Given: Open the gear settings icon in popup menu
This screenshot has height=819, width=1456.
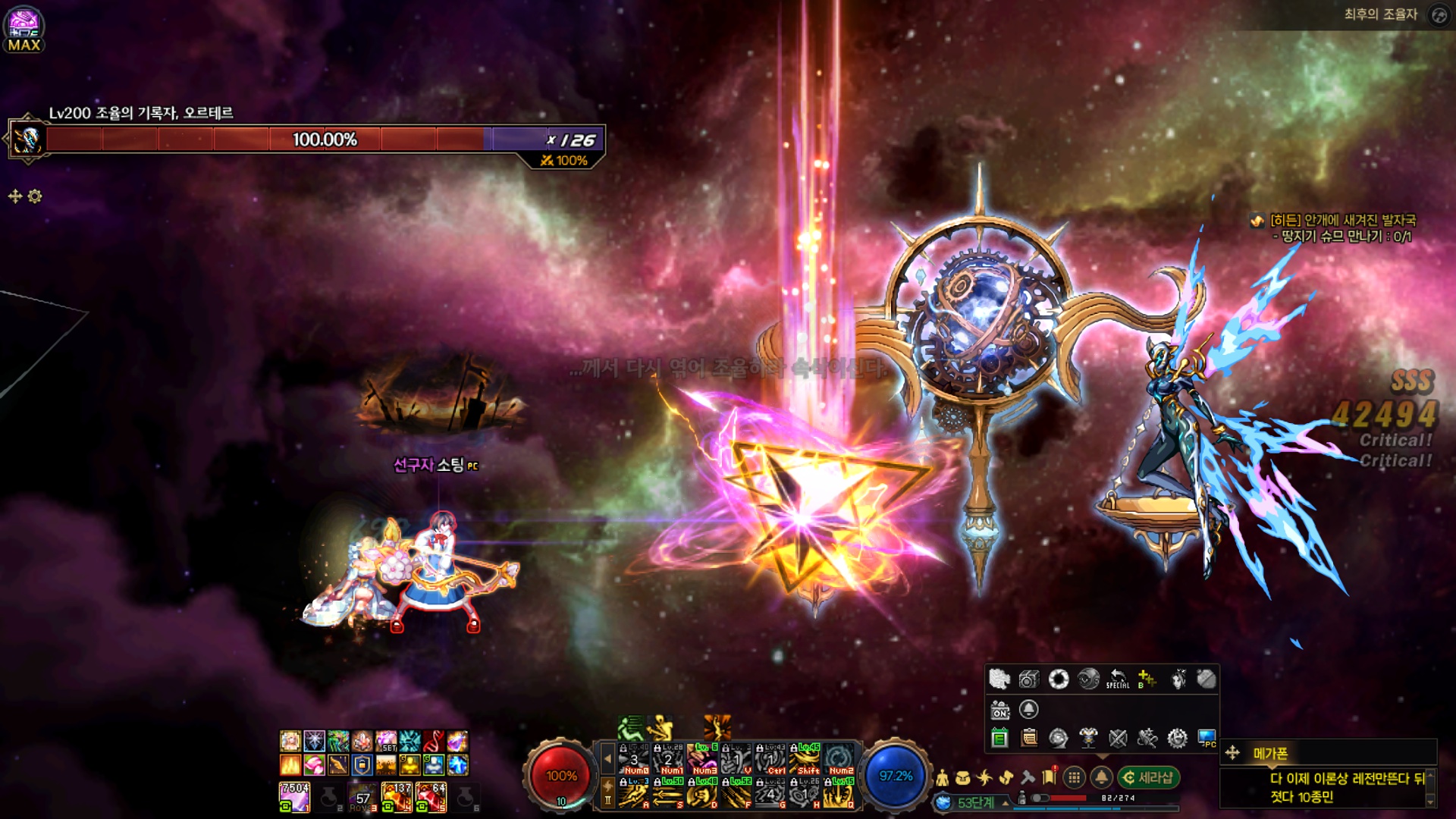Looking at the screenshot, I should [x=1177, y=737].
